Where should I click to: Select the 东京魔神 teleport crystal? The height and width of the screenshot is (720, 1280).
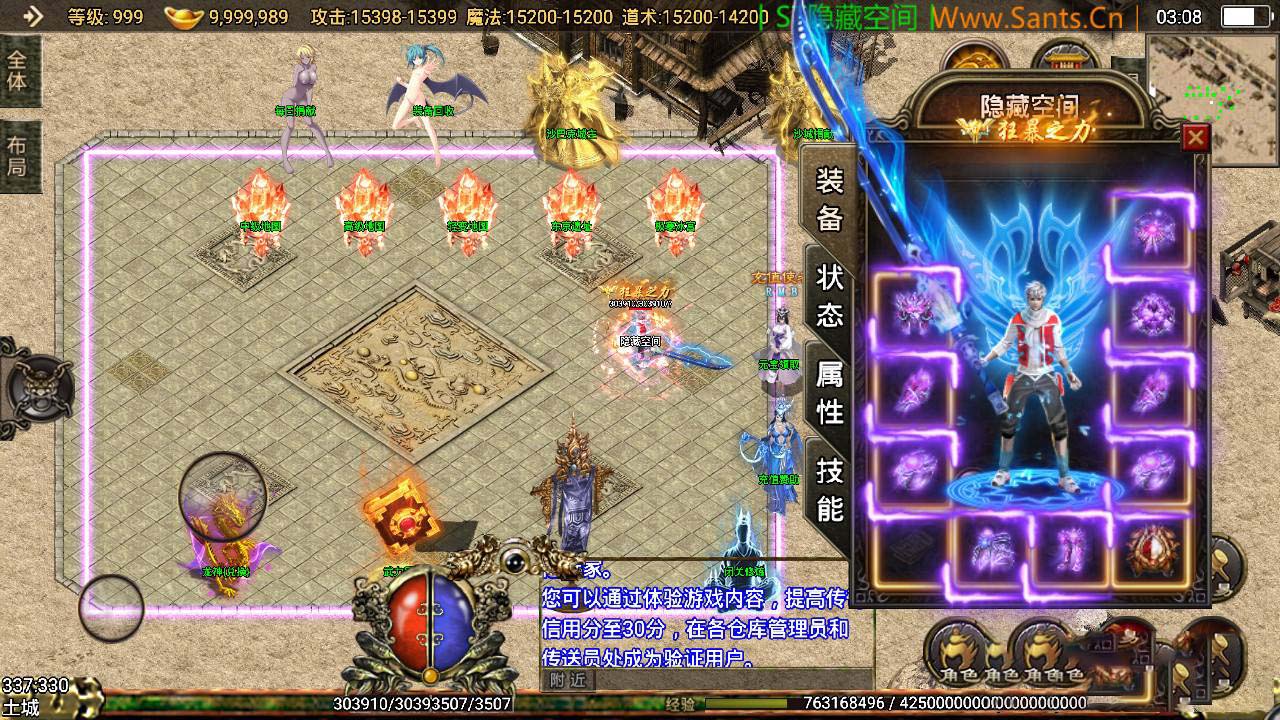(572, 210)
